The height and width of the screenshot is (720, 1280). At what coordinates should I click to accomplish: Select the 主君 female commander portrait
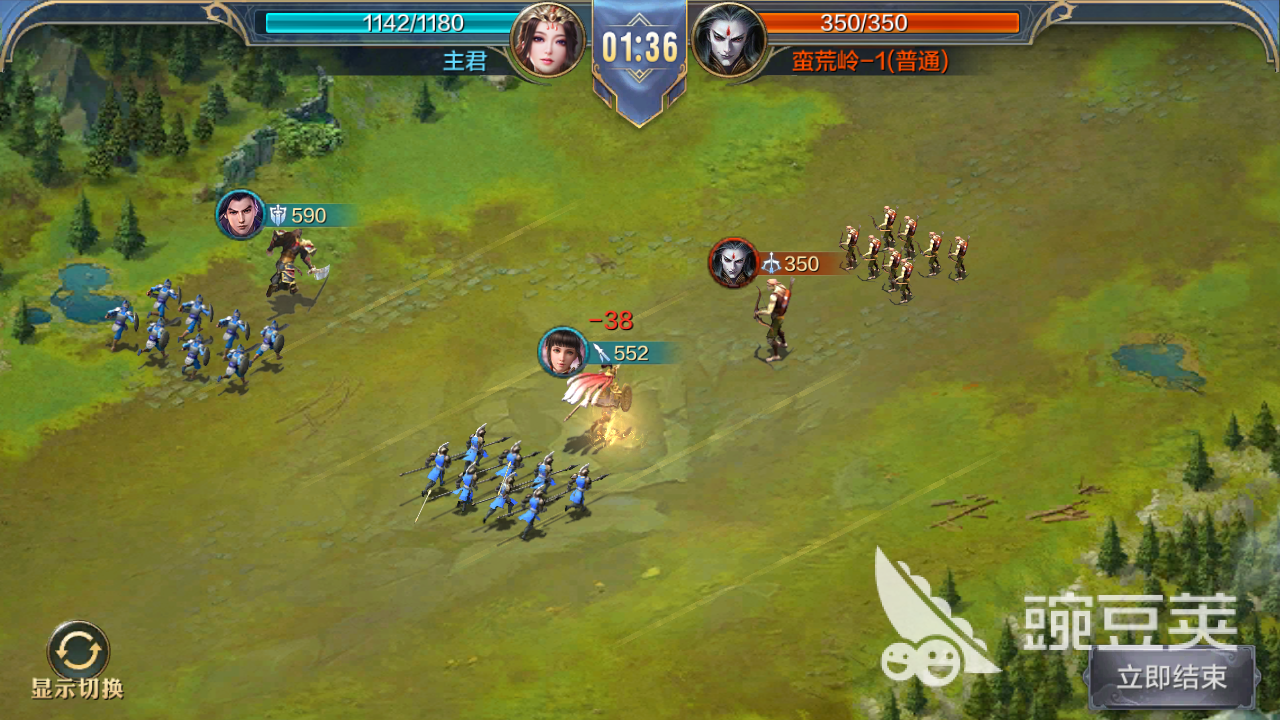click(547, 41)
